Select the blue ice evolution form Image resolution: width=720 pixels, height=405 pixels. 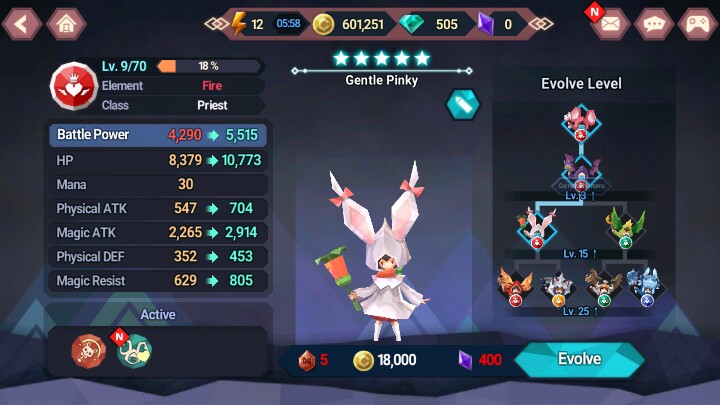(x=646, y=285)
